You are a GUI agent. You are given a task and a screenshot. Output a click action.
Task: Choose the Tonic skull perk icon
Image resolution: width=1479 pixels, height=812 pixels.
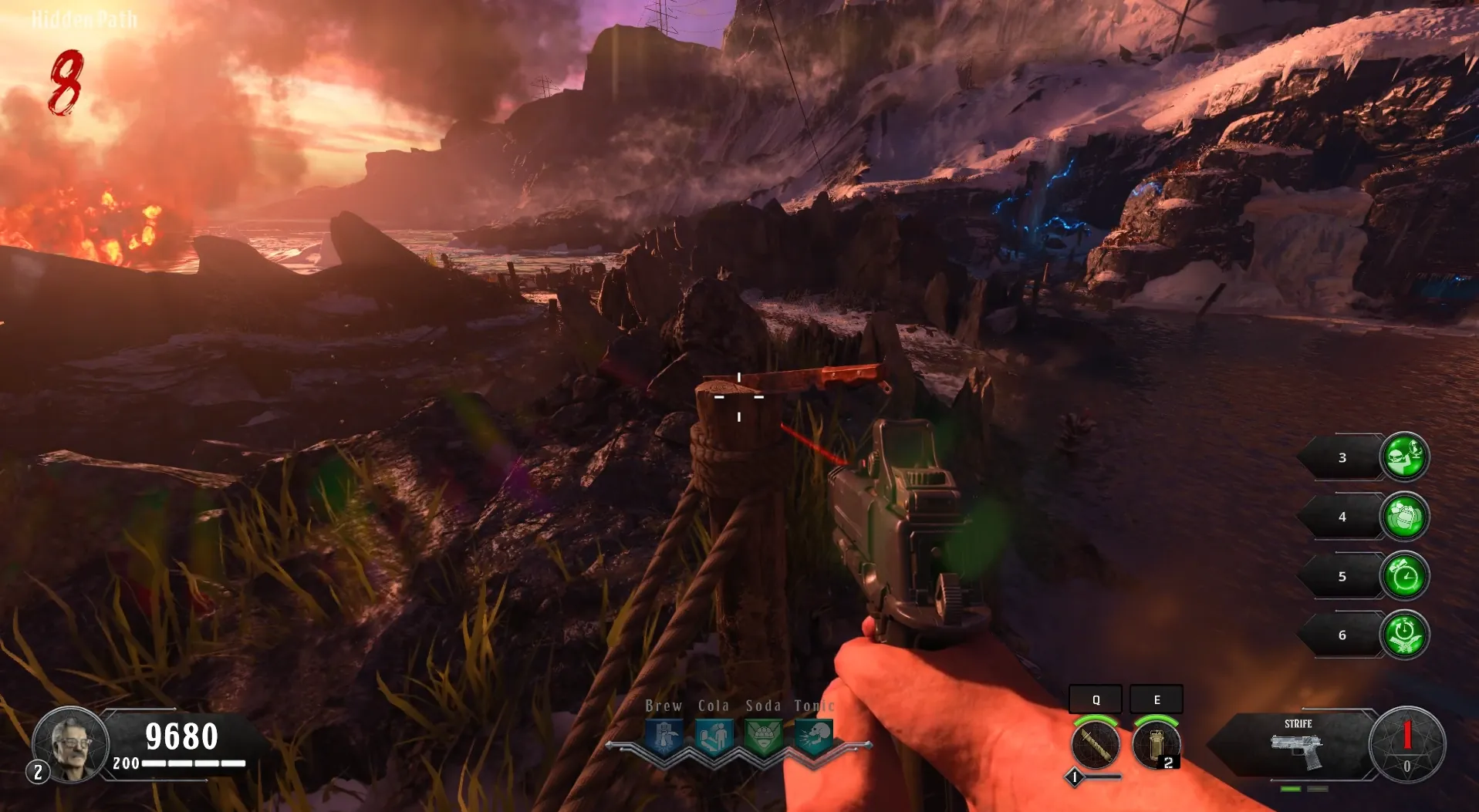tap(813, 737)
